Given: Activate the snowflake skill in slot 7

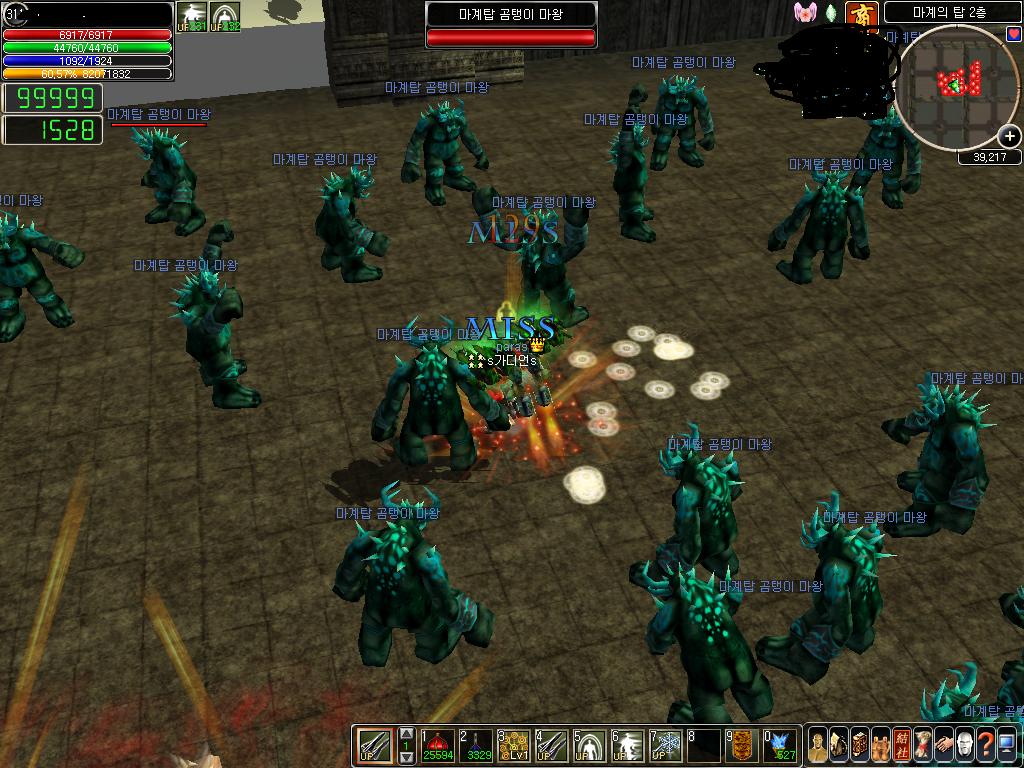Looking at the screenshot, I should pyautogui.click(x=665, y=745).
